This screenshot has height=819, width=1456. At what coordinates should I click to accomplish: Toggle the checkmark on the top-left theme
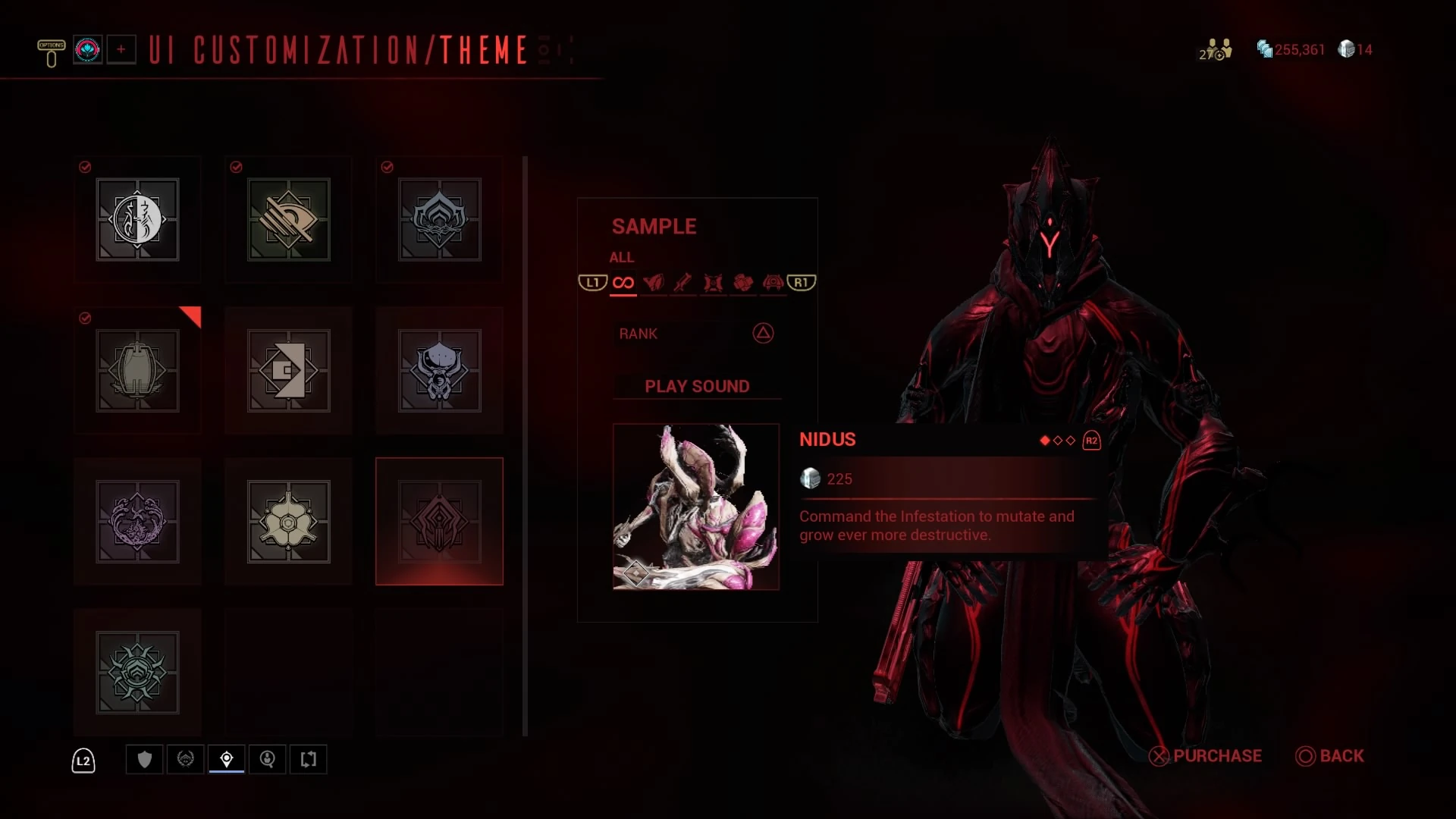coord(85,168)
